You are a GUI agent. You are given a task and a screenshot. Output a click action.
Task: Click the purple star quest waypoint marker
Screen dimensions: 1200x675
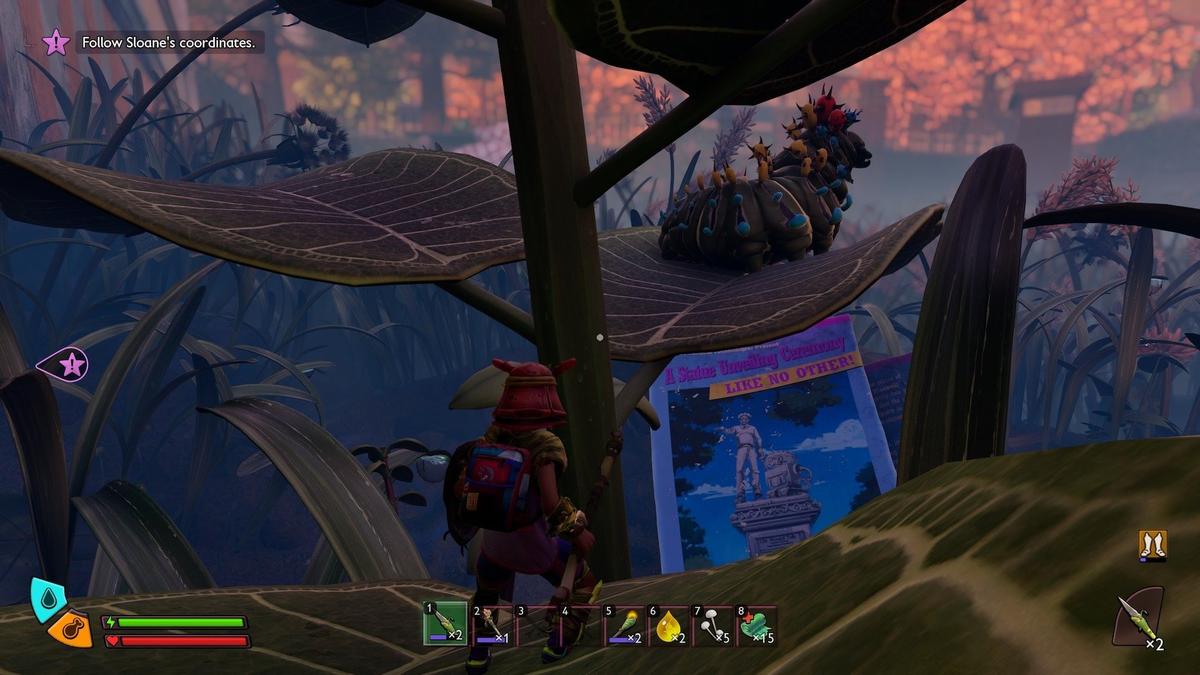tap(70, 365)
